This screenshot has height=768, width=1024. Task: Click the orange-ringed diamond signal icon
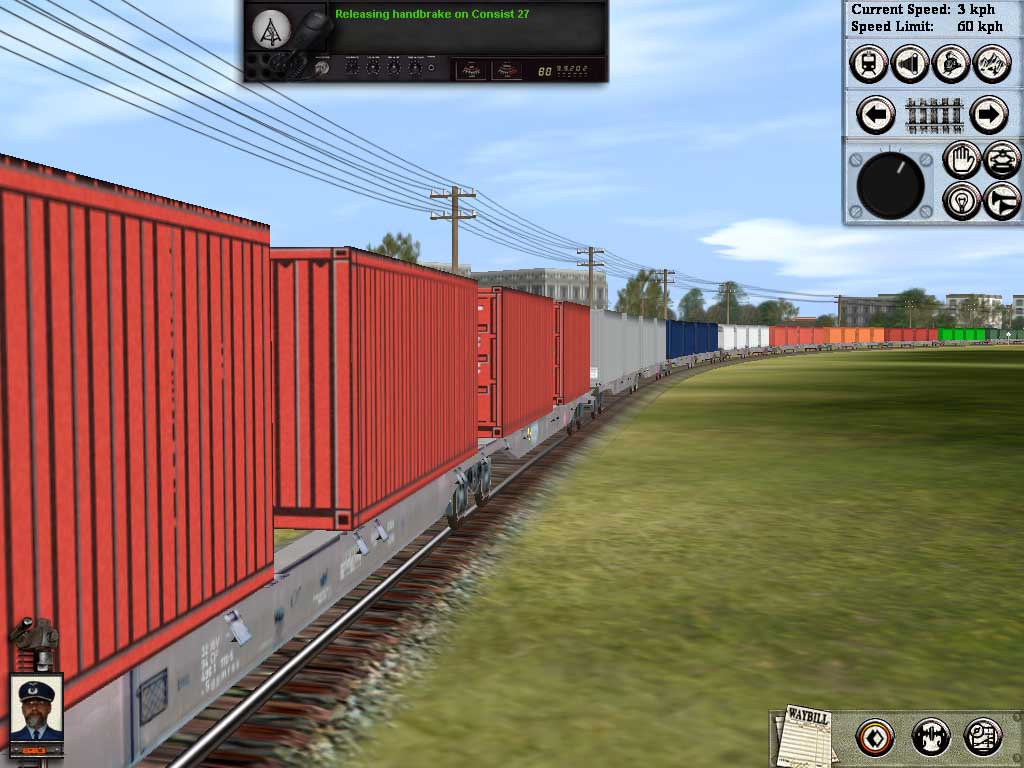(x=875, y=738)
